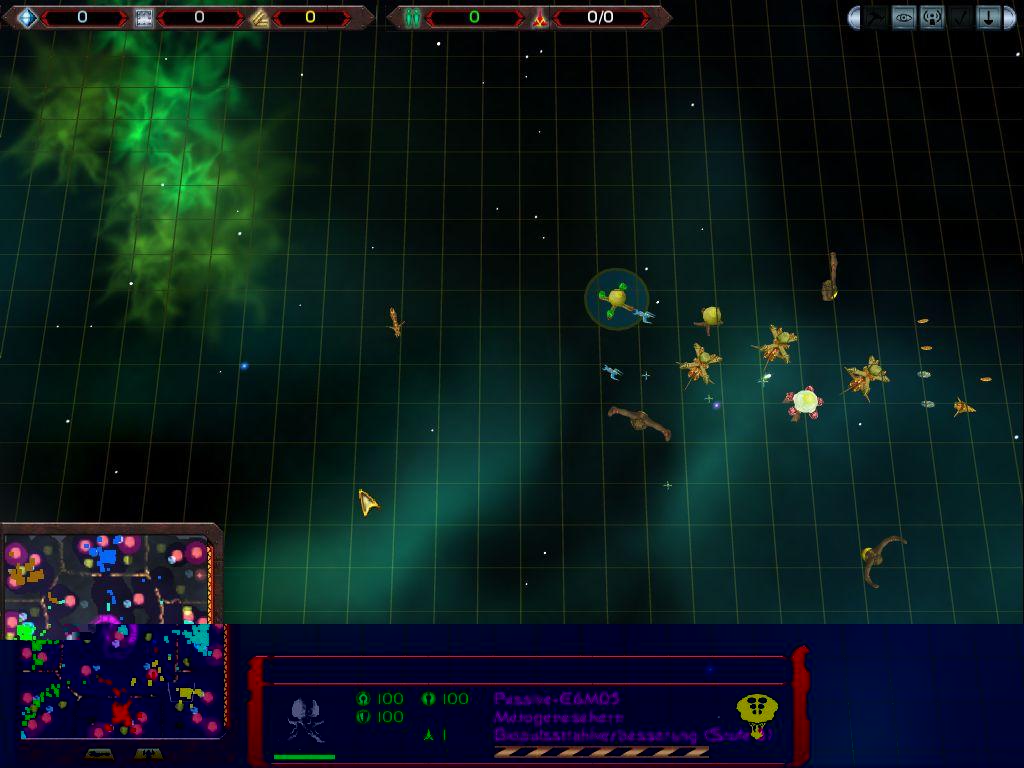The width and height of the screenshot is (1024, 768).
Task: Click the diagonal arrow button in top toolbar
Action: pyautogui.click(x=876, y=17)
